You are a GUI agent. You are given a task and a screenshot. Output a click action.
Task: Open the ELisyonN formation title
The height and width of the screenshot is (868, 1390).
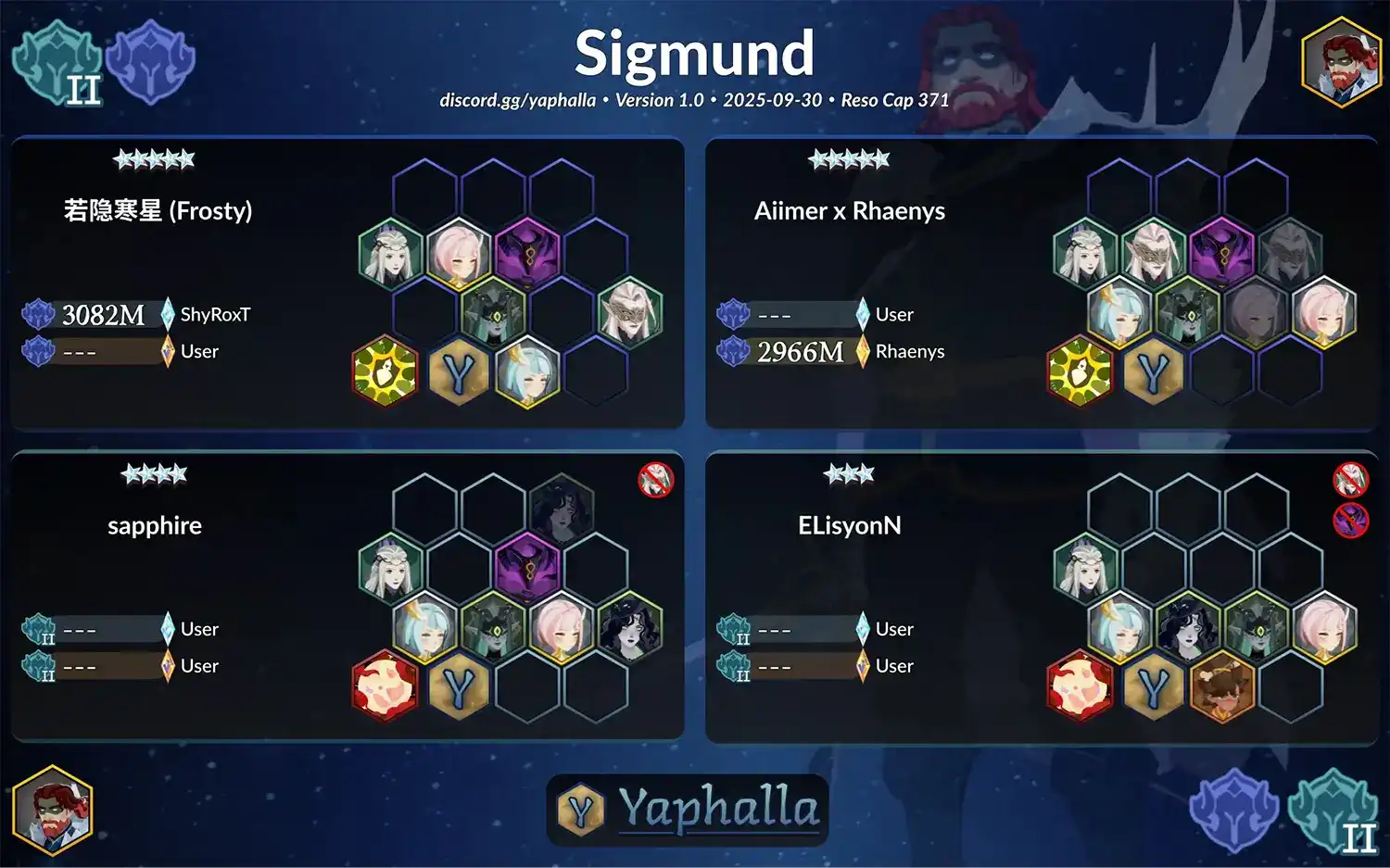(x=849, y=526)
